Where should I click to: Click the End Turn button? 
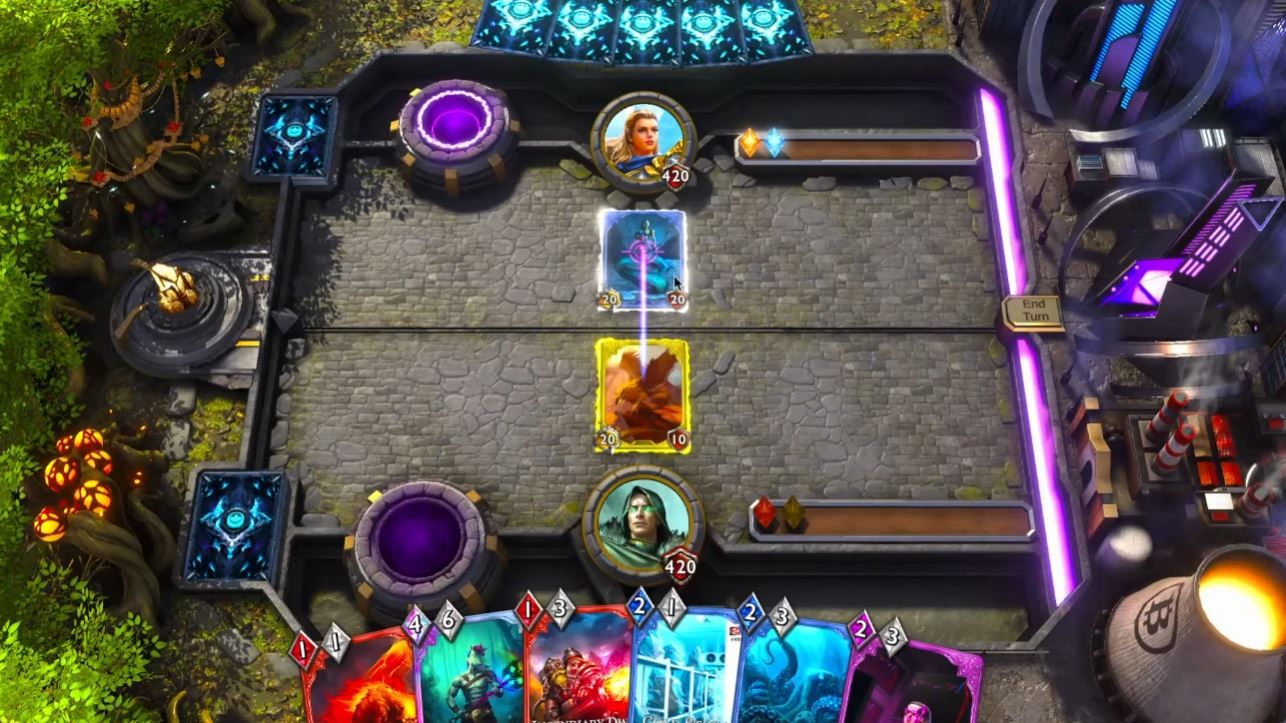point(1033,313)
